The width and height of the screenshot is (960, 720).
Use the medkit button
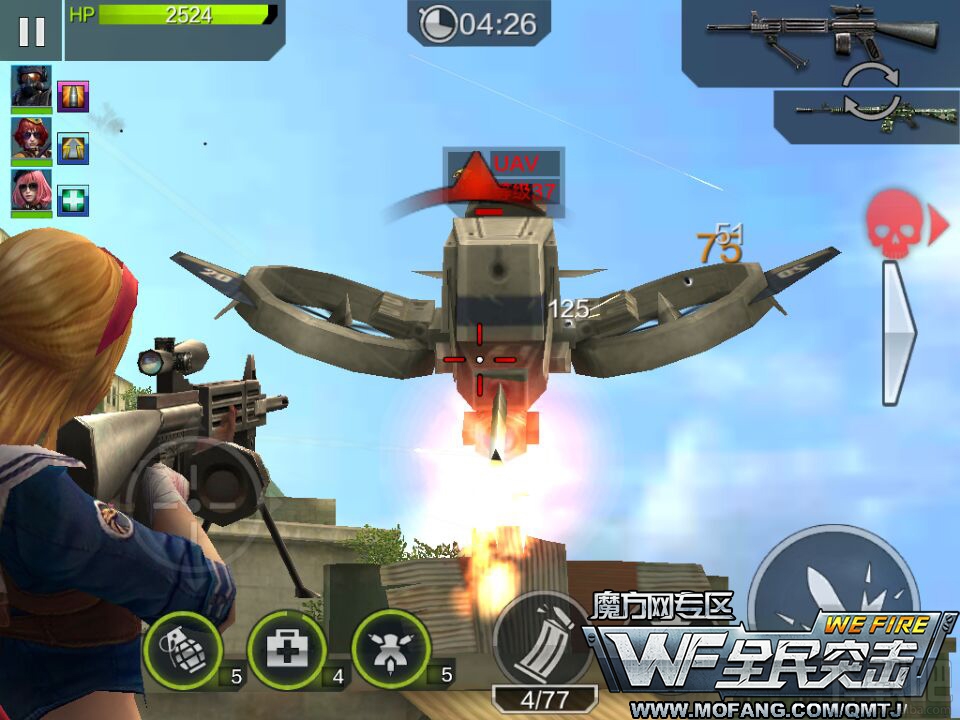point(286,650)
